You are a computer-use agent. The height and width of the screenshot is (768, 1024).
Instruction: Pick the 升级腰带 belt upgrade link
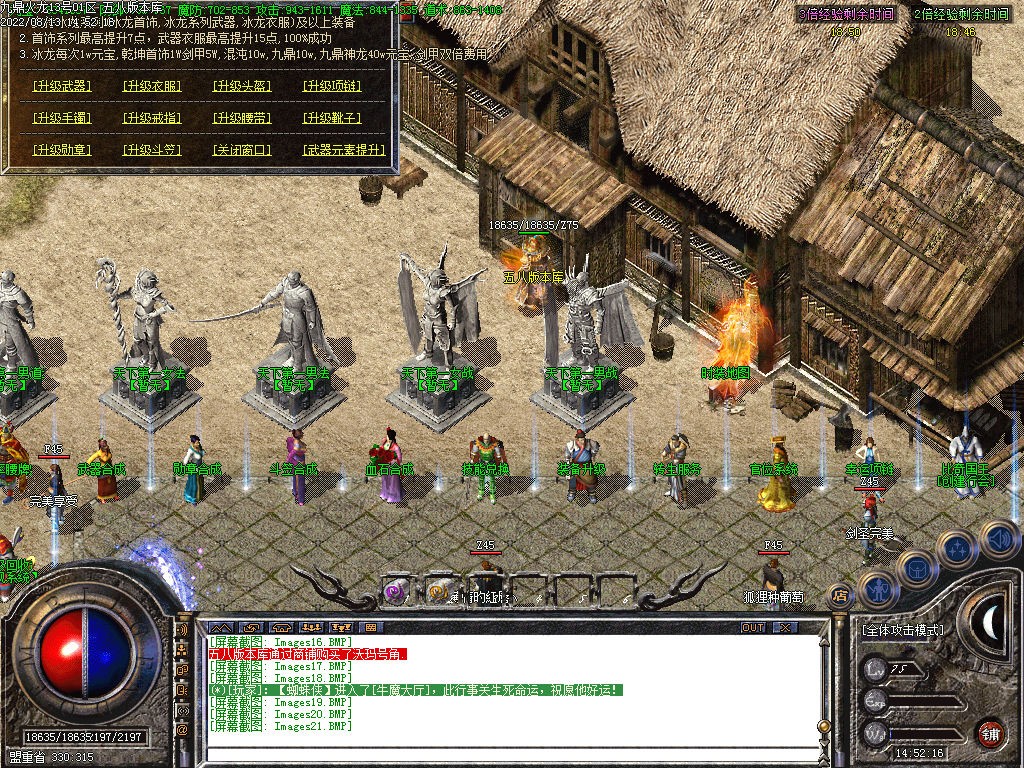pyautogui.click(x=242, y=118)
